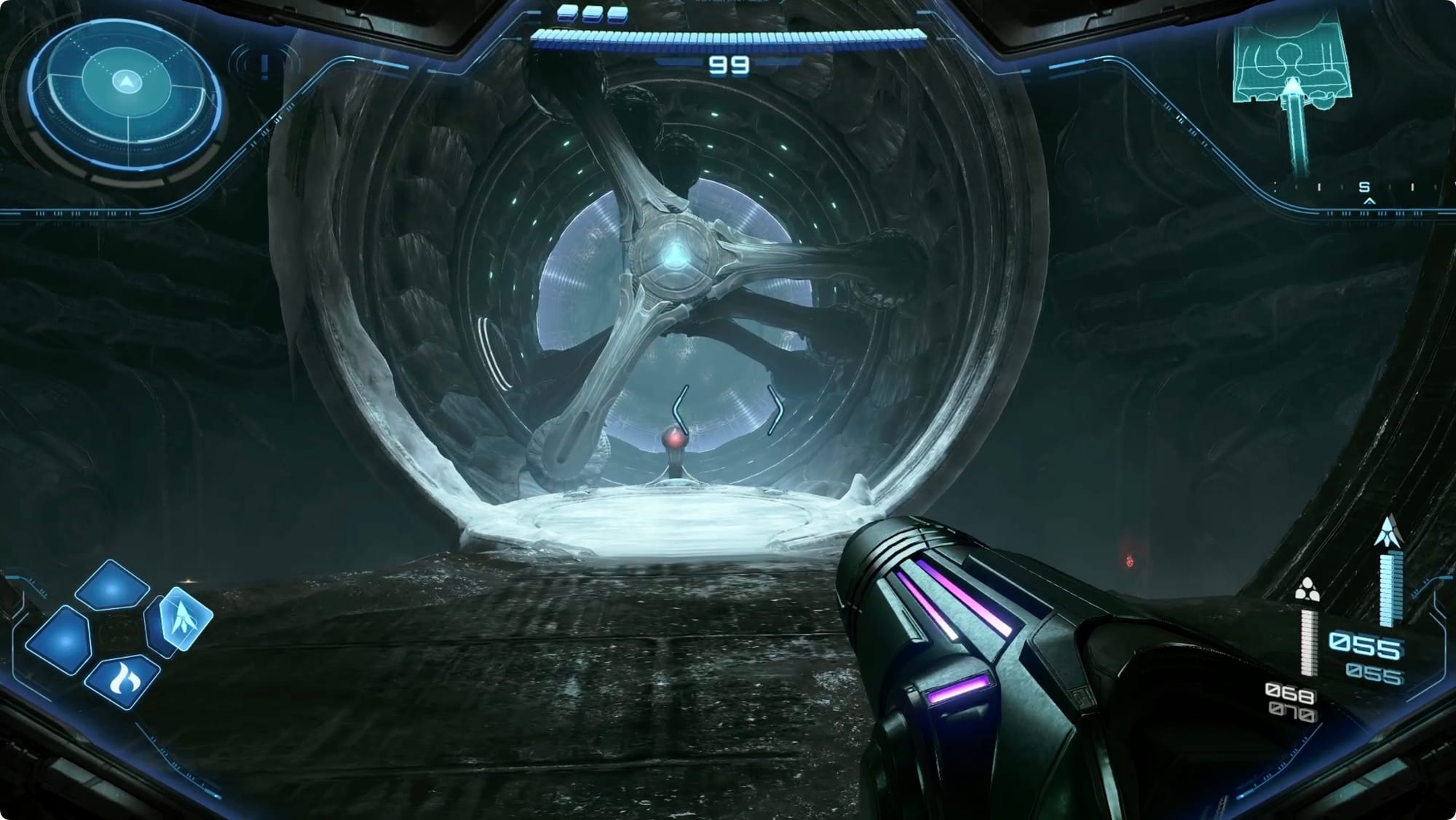Viewport: 1456px width, 820px height.
Task: Click the three-lobed shot ammo icon
Action: click(1307, 589)
